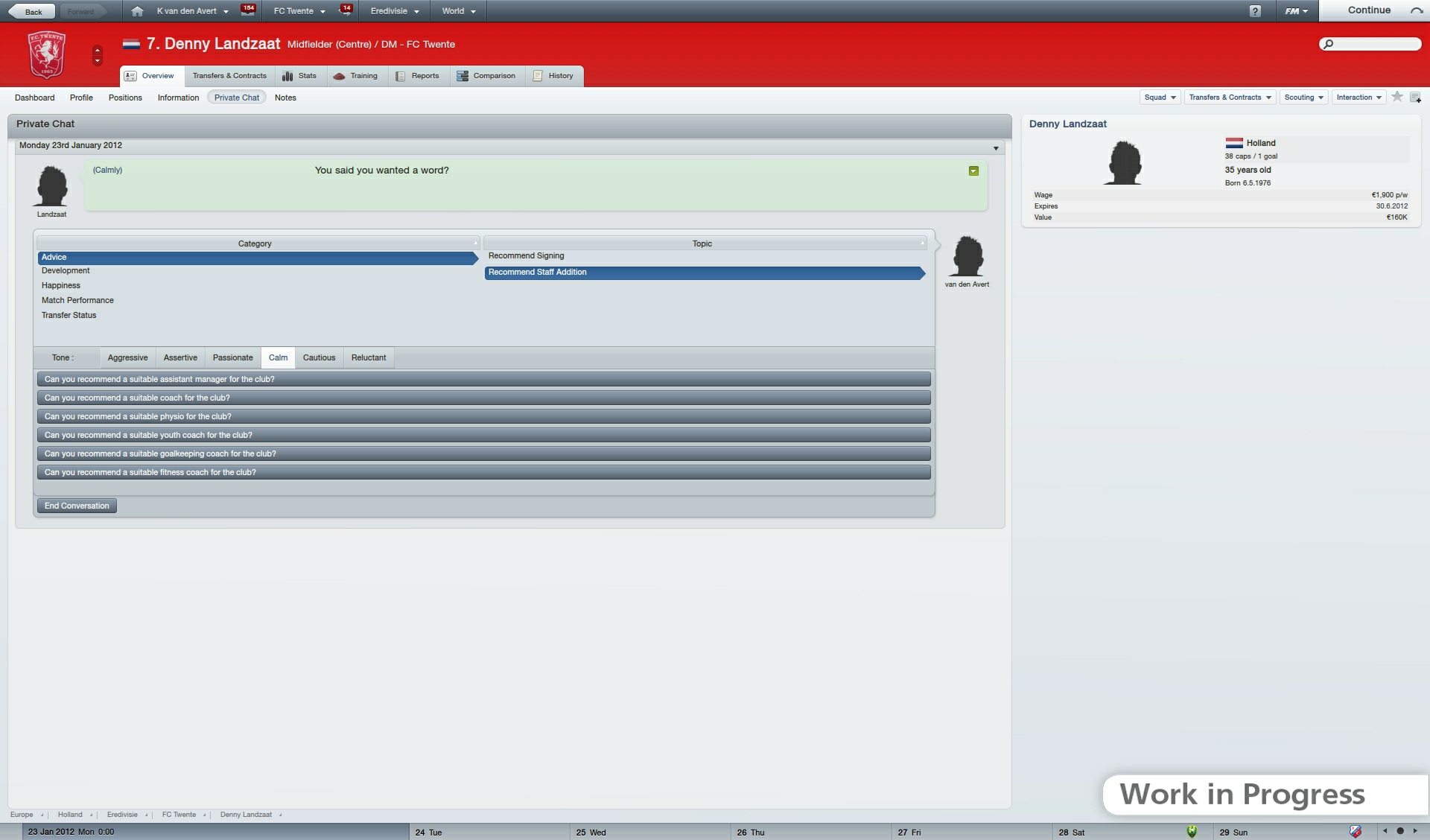Click the History scroll icon
This screenshot has height=840, width=1430.
[x=538, y=75]
